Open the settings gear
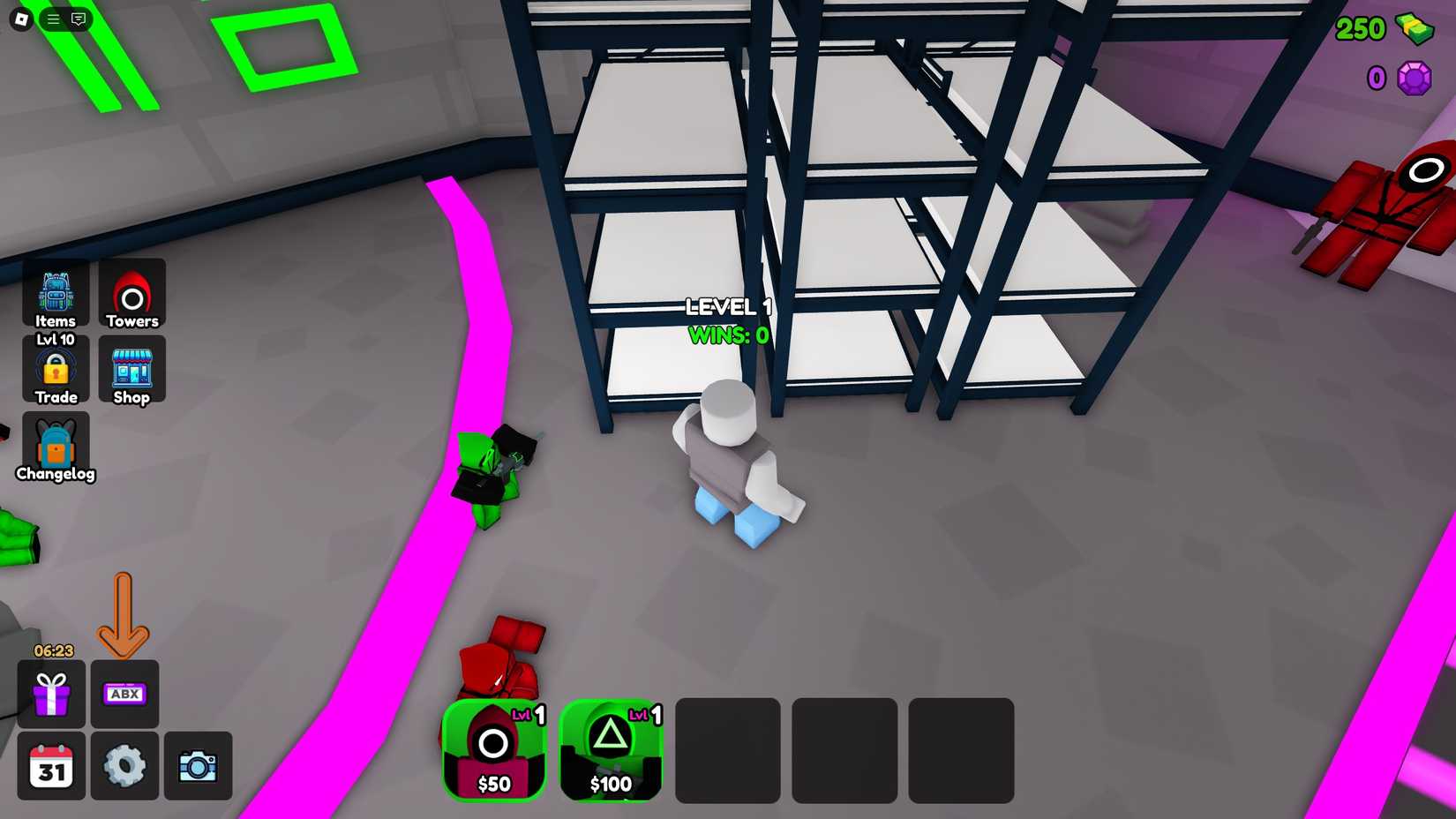Screen dimensions: 1456x819 124,767
